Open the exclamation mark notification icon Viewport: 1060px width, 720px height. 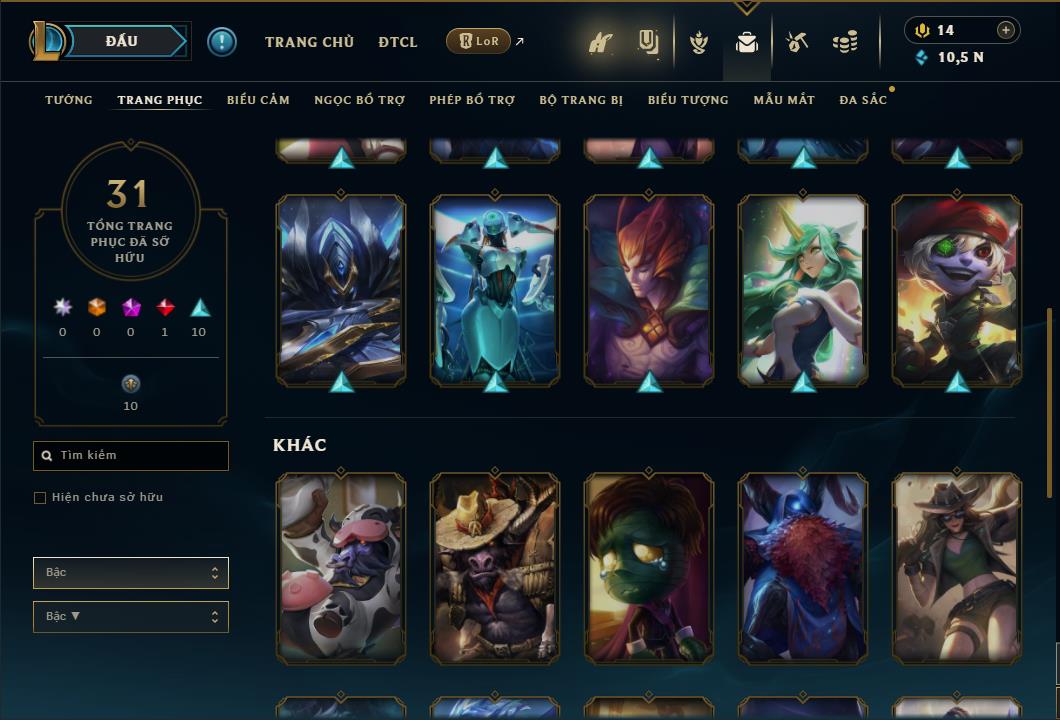[222, 42]
